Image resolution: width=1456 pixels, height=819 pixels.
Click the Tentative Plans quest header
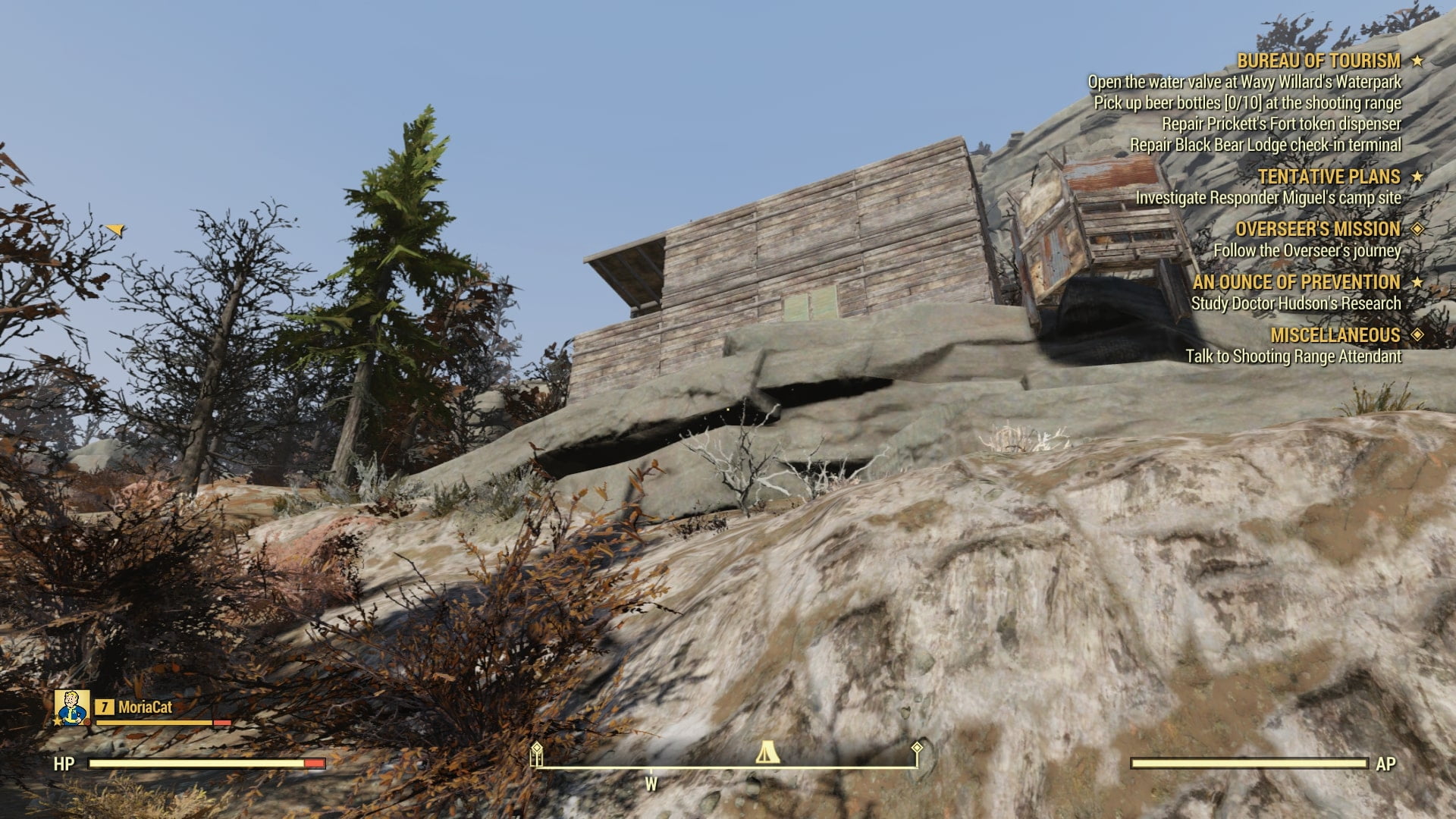coord(1329,177)
